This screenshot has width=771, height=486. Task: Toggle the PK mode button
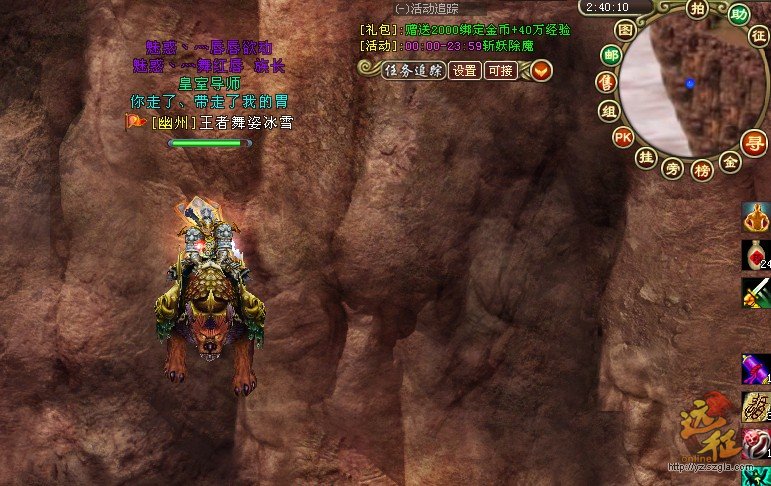[x=623, y=137]
